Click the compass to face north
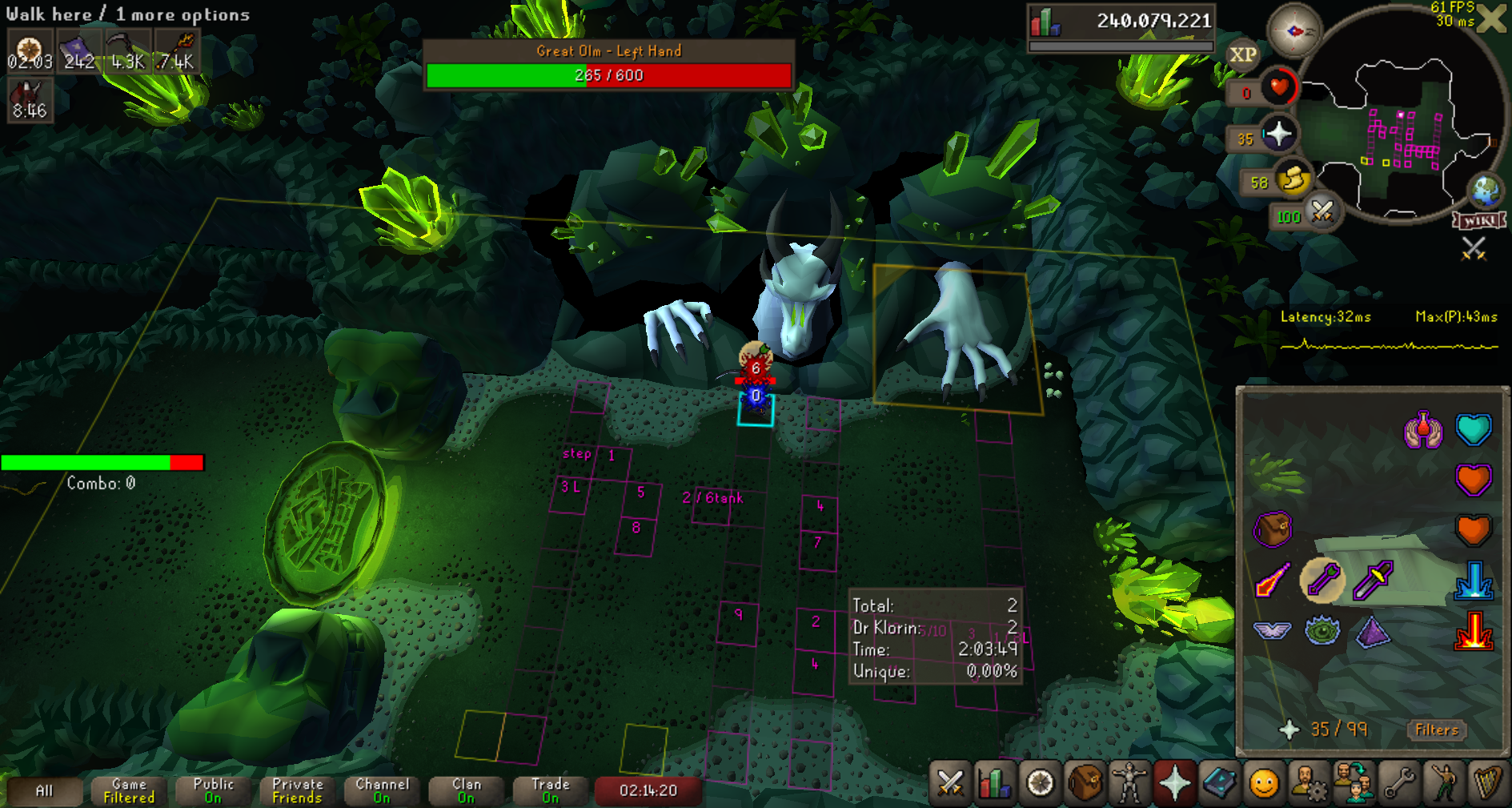The width and height of the screenshot is (1512, 808). click(1293, 31)
